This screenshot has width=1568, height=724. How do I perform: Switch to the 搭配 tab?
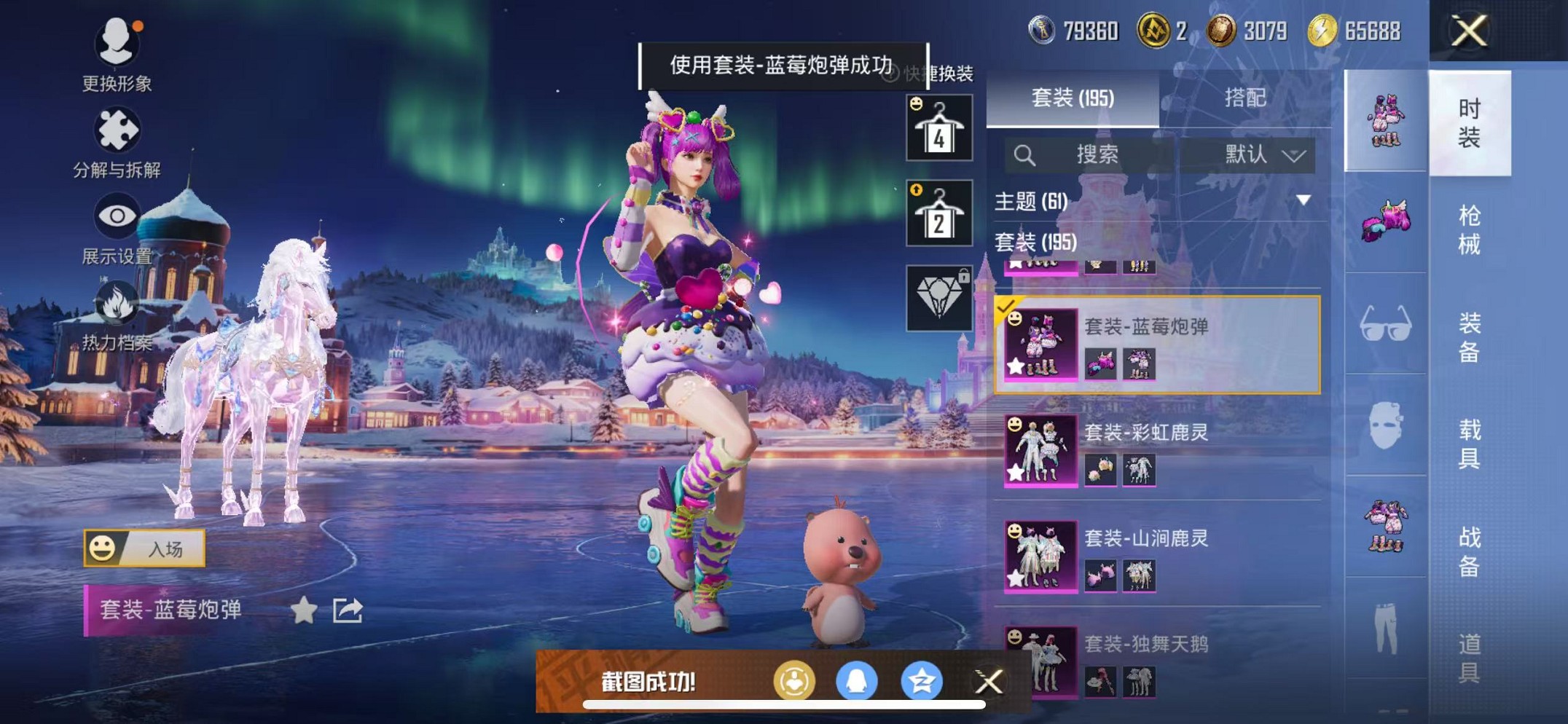(1244, 98)
